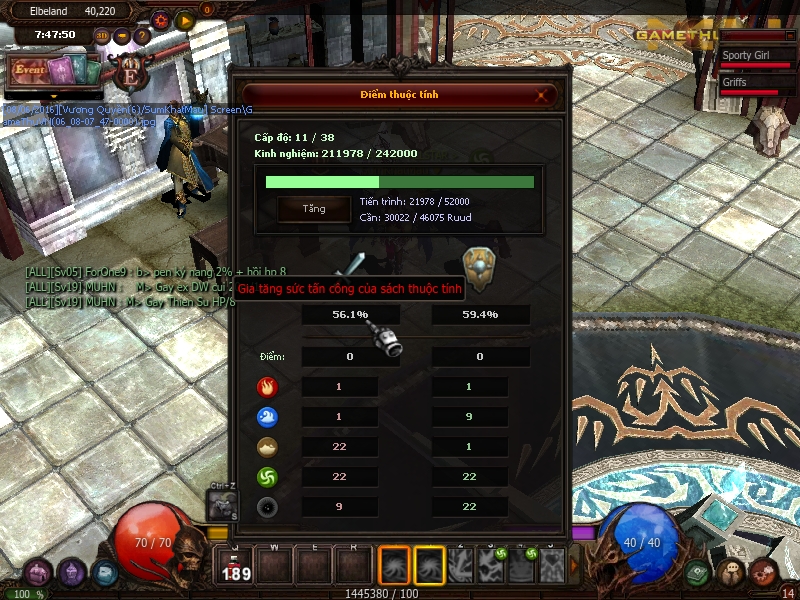The width and height of the screenshot is (800, 600).
Task: Open the chat speech bubble button
Action: point(733,573)
